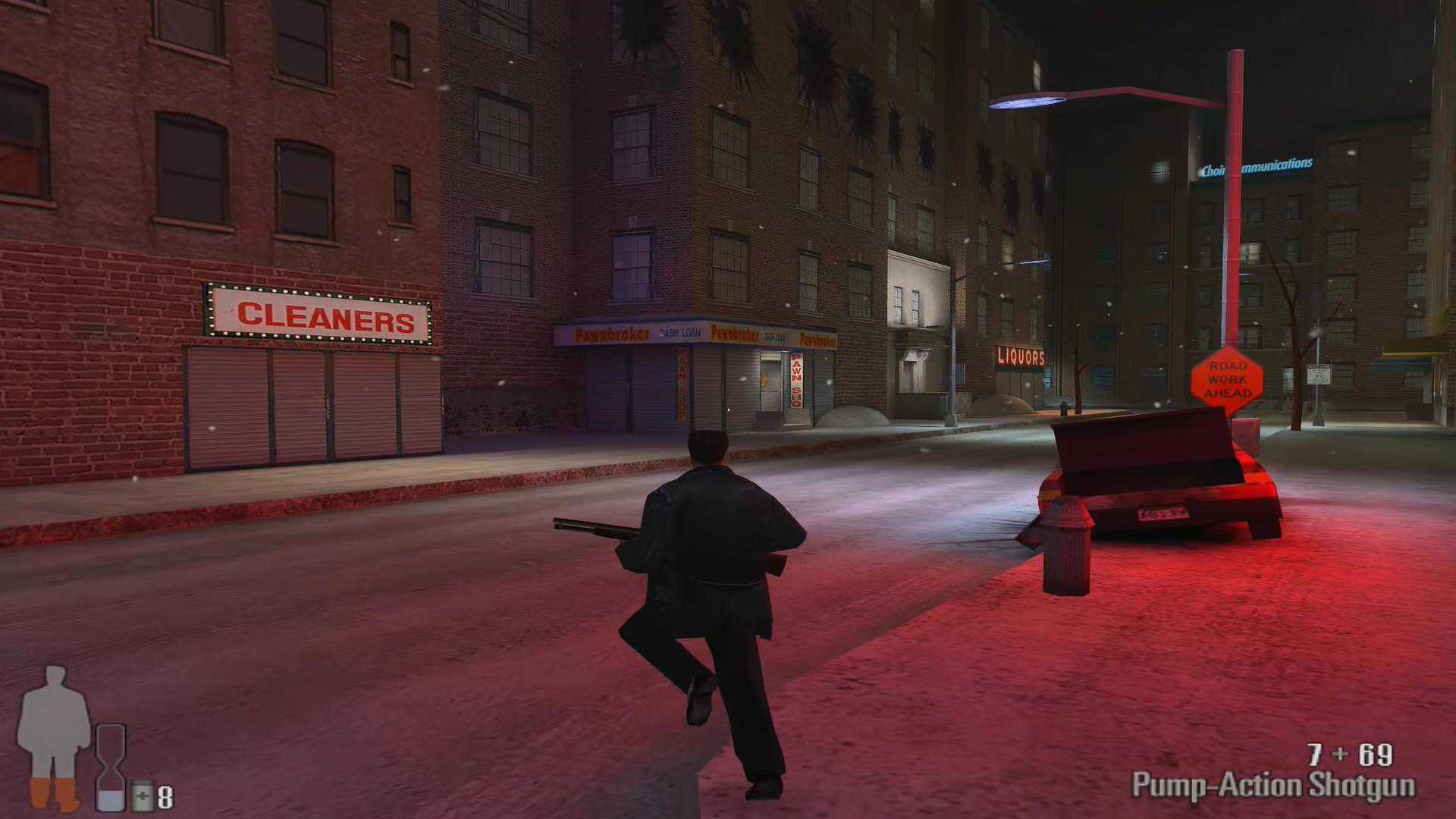Select the painkiller bottle icon
This screenshot has width=1456, height=819.
tap(142, 796)
